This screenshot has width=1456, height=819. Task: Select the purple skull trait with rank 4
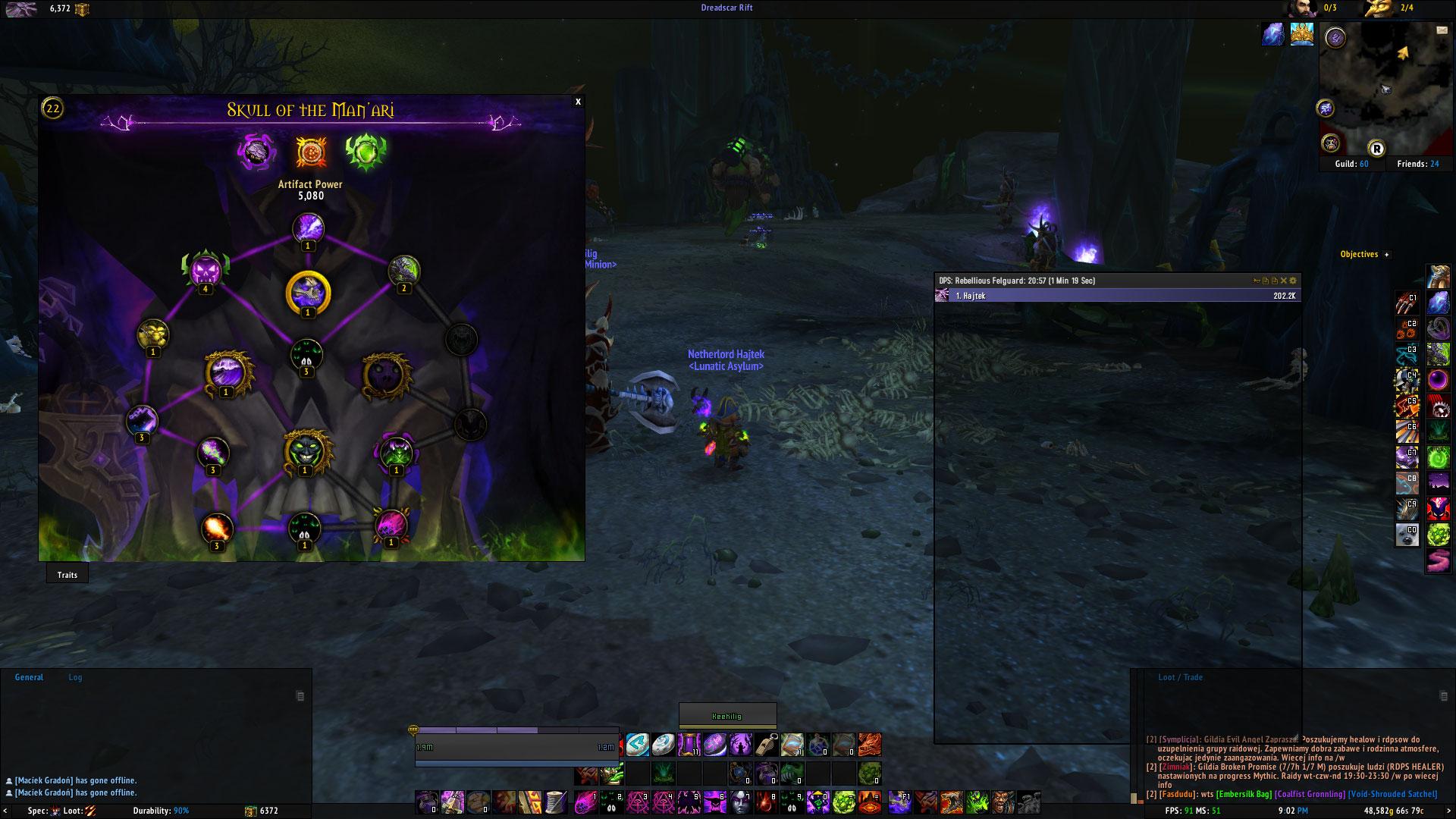(205, 271)
